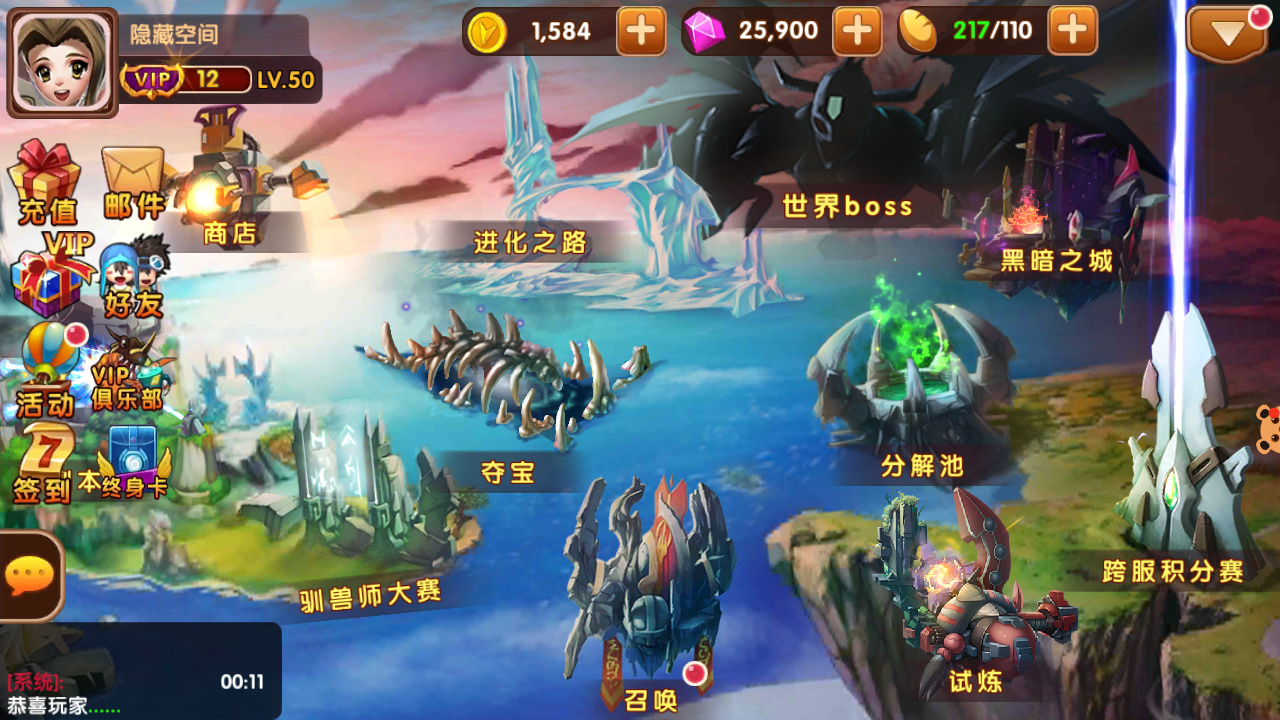Open the 好友 friends panel
The height and width of the screenshot is (720, 1280).
point(135,275)
